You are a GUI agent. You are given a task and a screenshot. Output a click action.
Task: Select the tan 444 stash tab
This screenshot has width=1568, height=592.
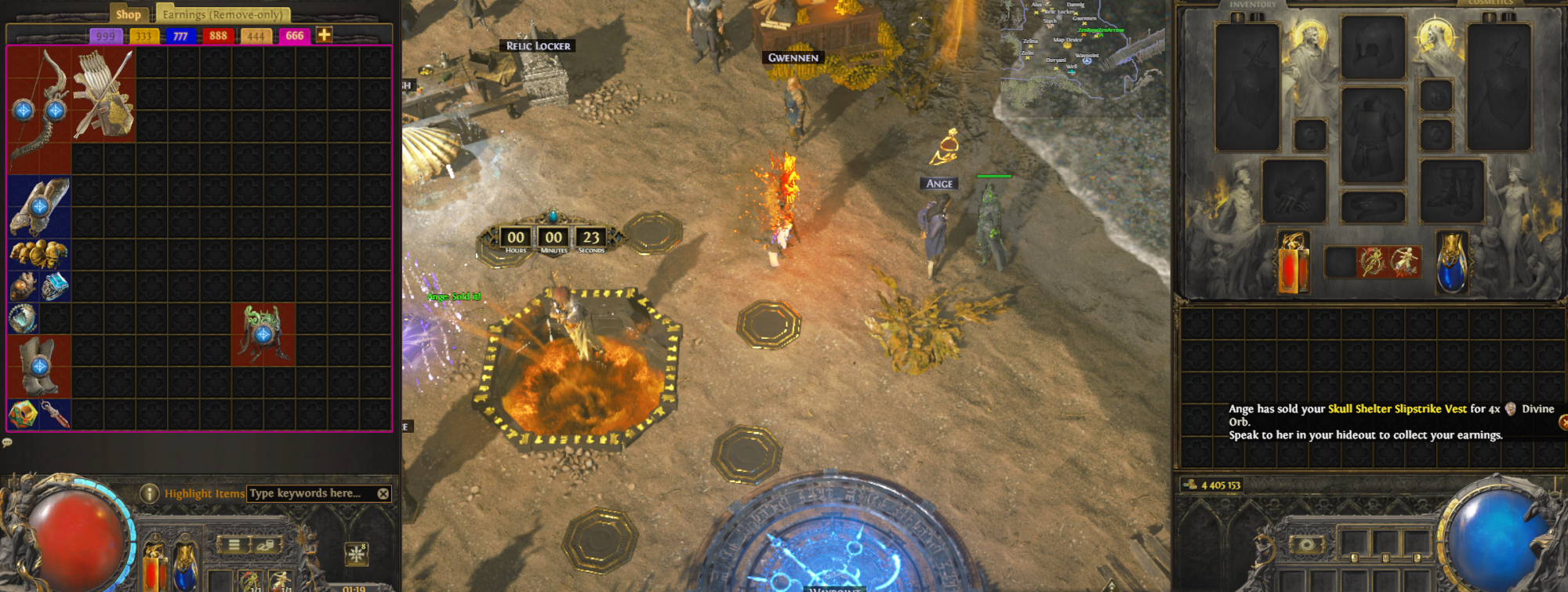256,36
